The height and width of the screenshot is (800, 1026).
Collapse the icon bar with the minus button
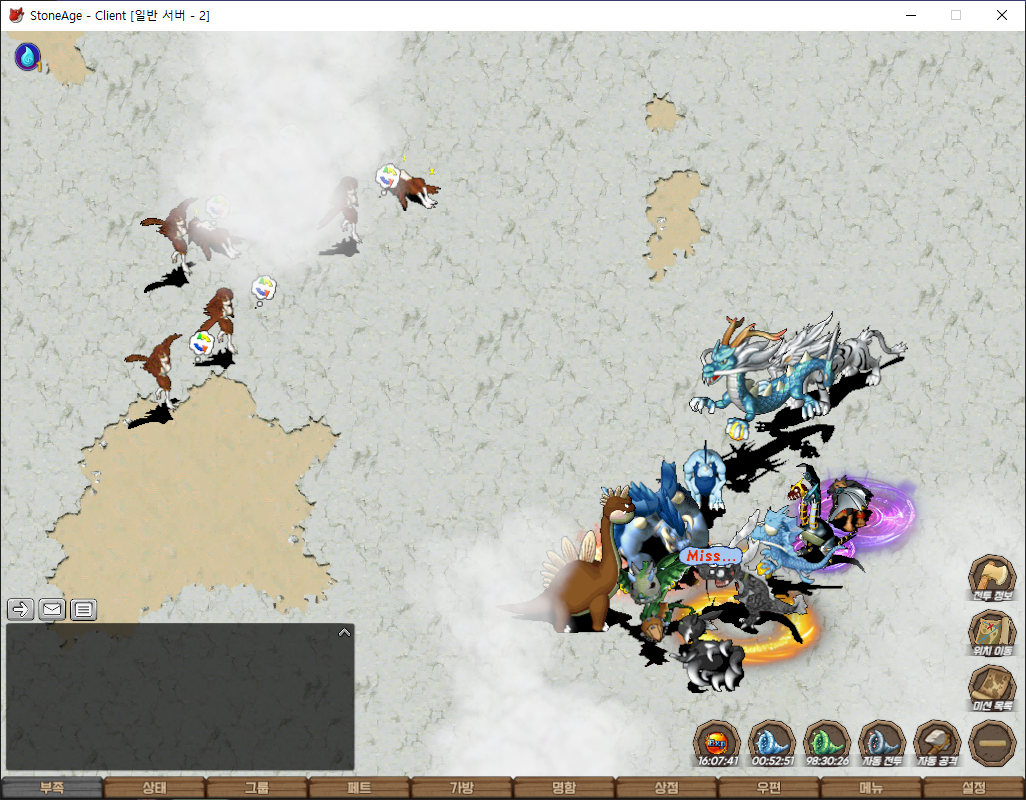click(992, 744)
